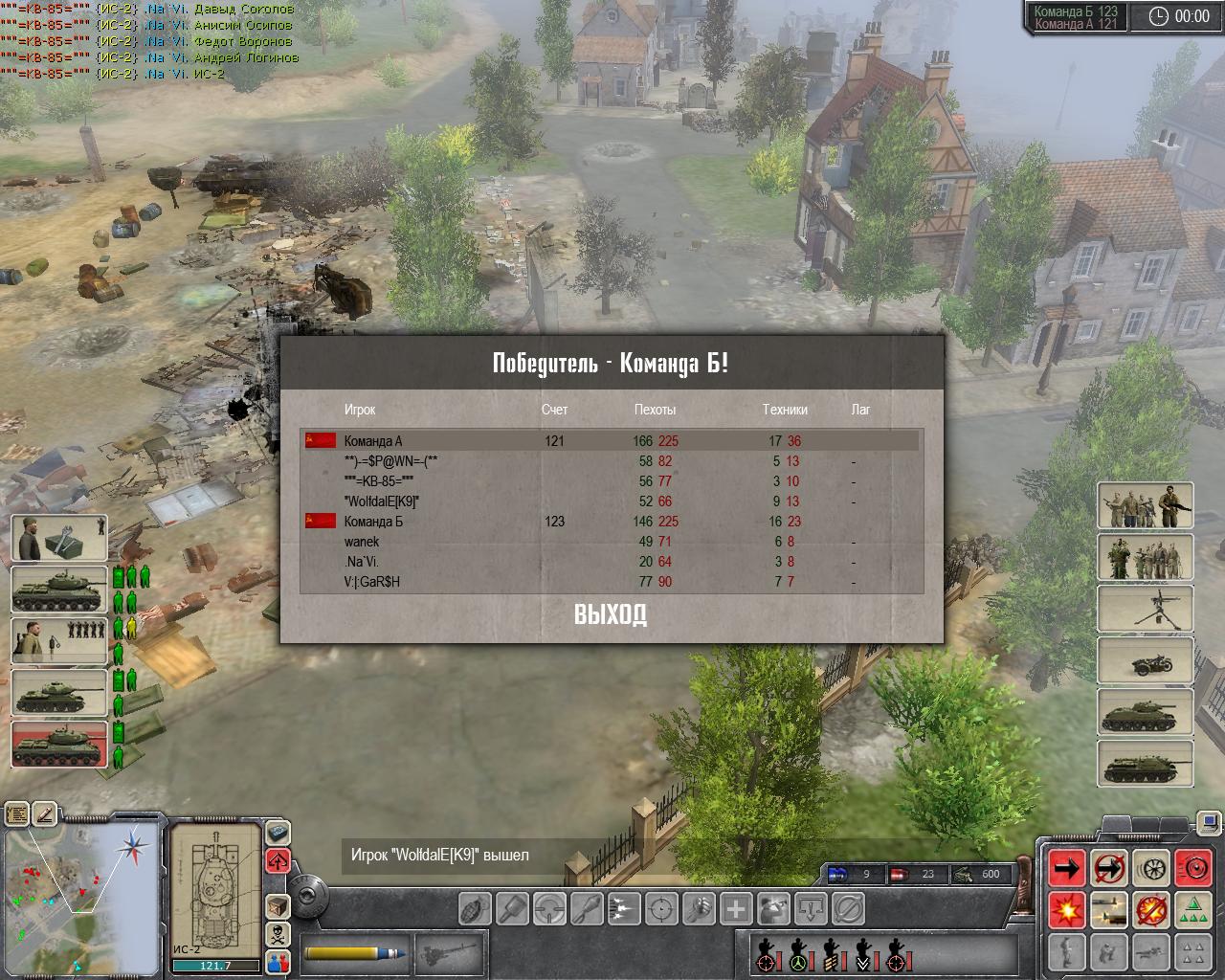Open the objectives list icon above minimap
Viewport: 1225px width, 980px height.
pos(17,814)
